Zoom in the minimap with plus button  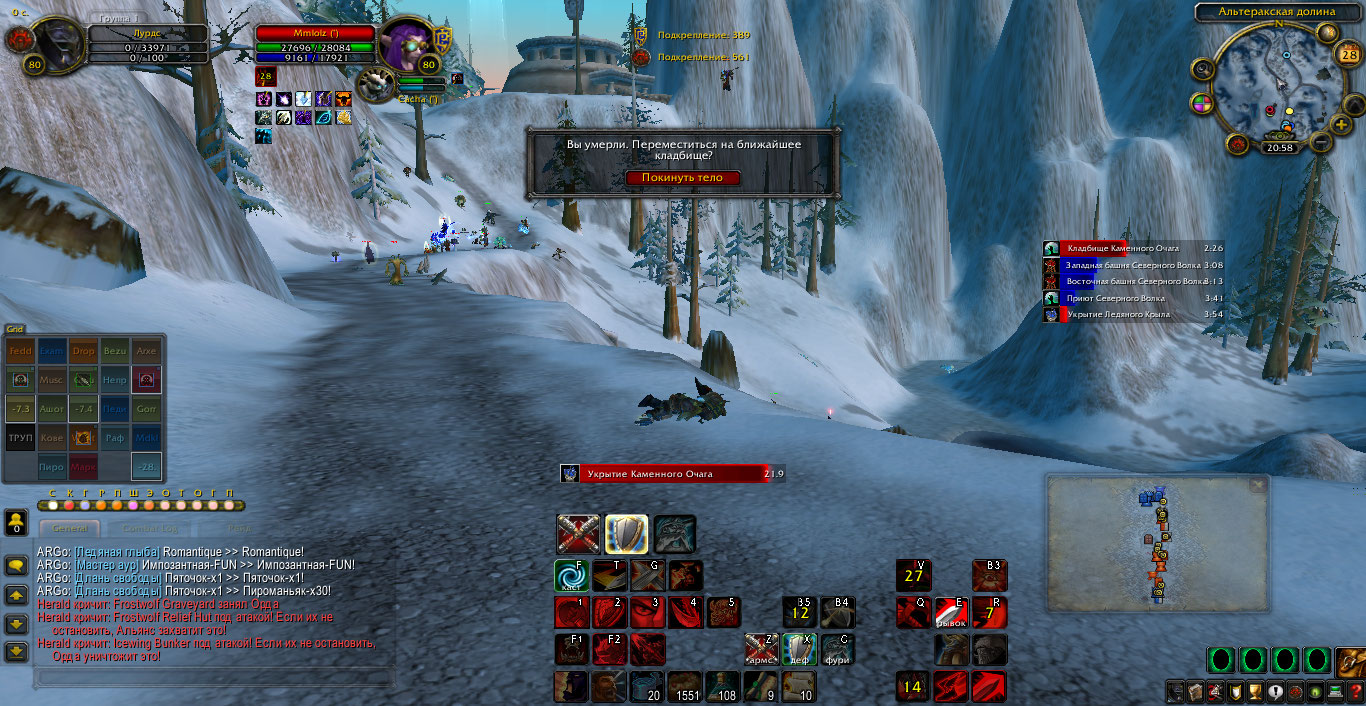1341,125
